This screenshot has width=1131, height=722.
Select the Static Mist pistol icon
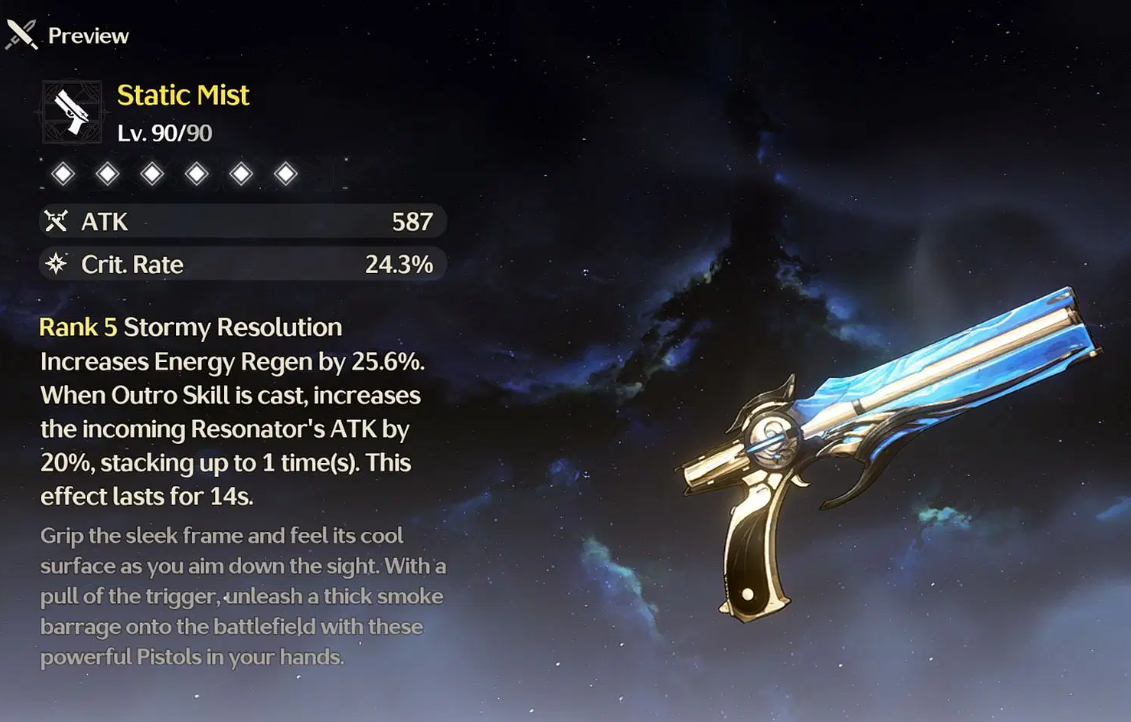(72, 112)
